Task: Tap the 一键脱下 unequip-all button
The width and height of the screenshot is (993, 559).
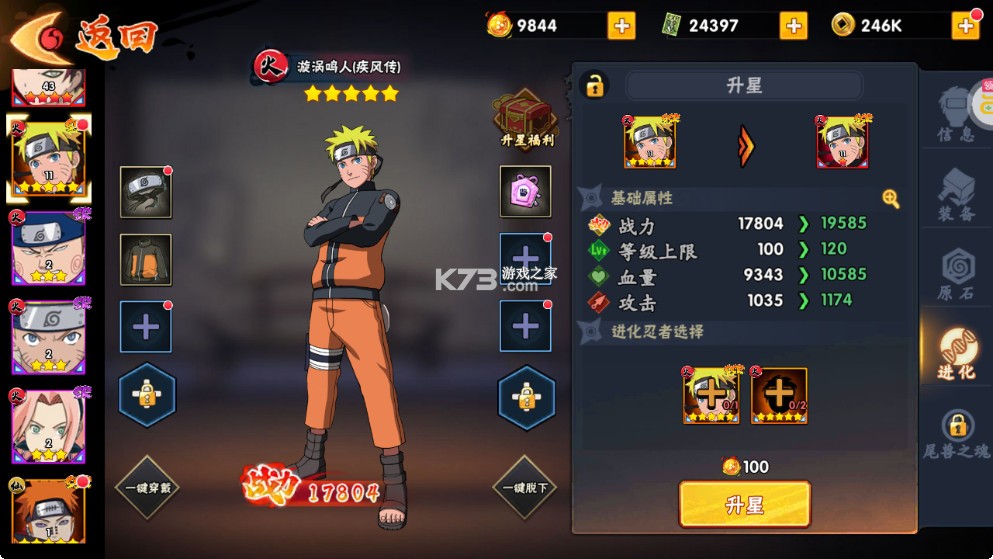Action: [x=526, y=488]
